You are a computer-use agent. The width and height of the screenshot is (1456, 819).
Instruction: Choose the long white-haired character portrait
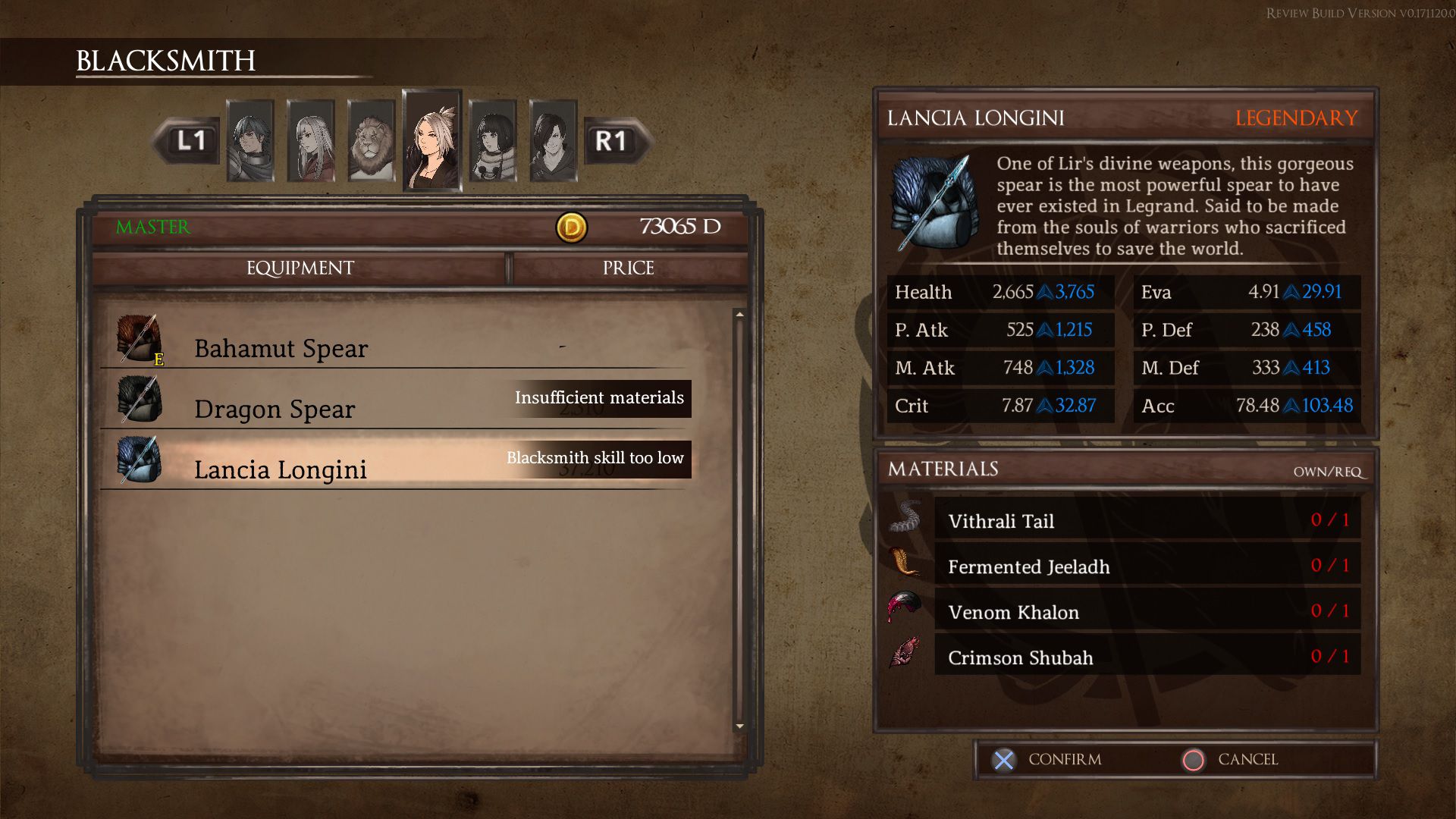[x=311, y=141]
